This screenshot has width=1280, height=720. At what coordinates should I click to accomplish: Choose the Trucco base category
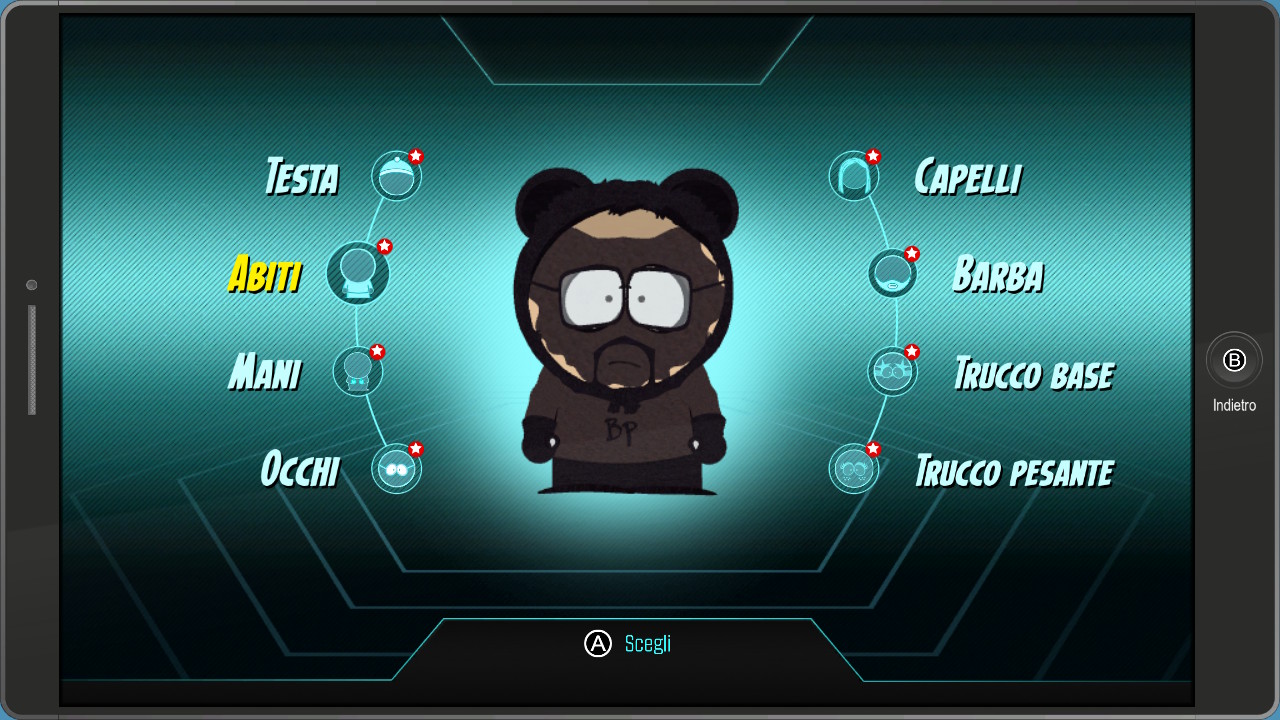[x=892, y=371]
